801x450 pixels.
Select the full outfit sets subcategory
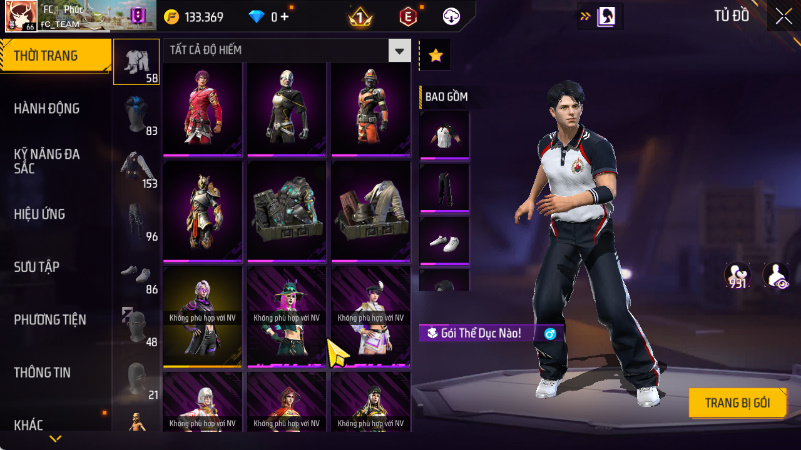pyautogui.click(x=137, y=63)
